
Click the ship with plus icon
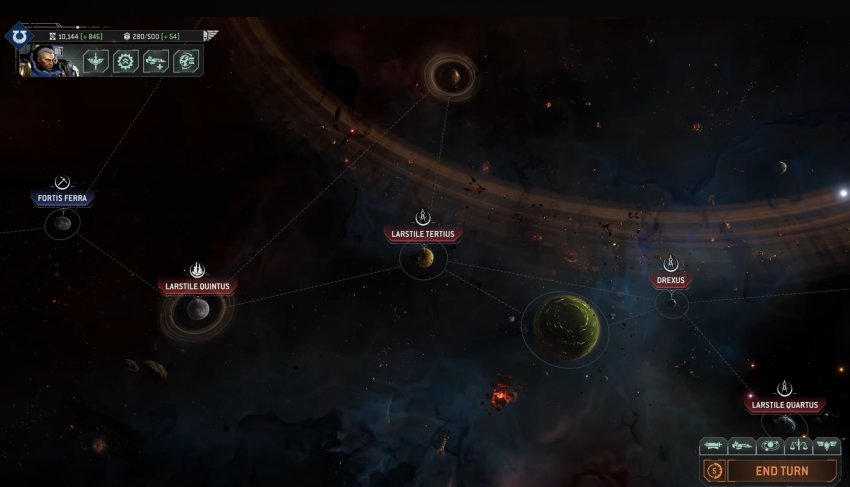(155, 61)
